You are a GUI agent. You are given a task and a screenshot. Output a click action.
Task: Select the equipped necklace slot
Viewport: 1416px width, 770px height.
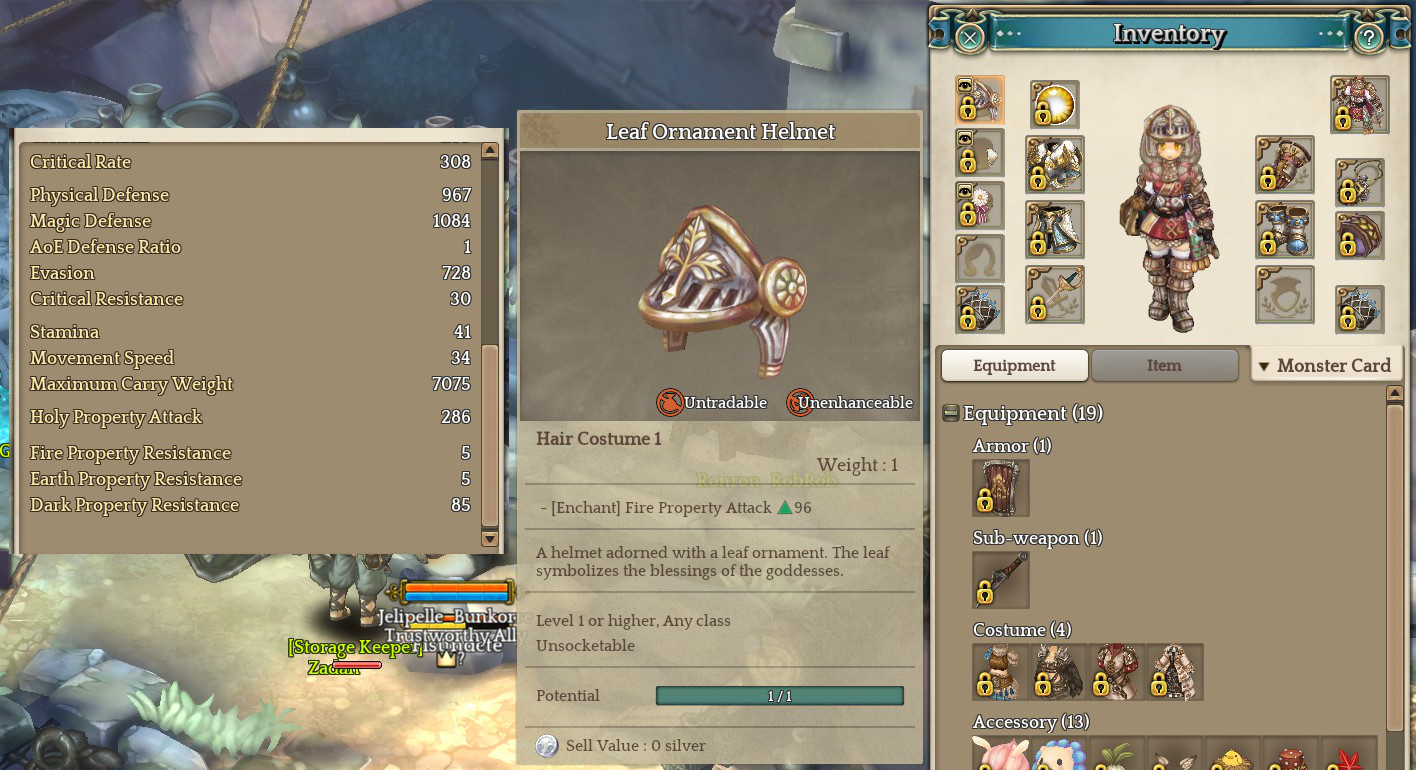1360,183
